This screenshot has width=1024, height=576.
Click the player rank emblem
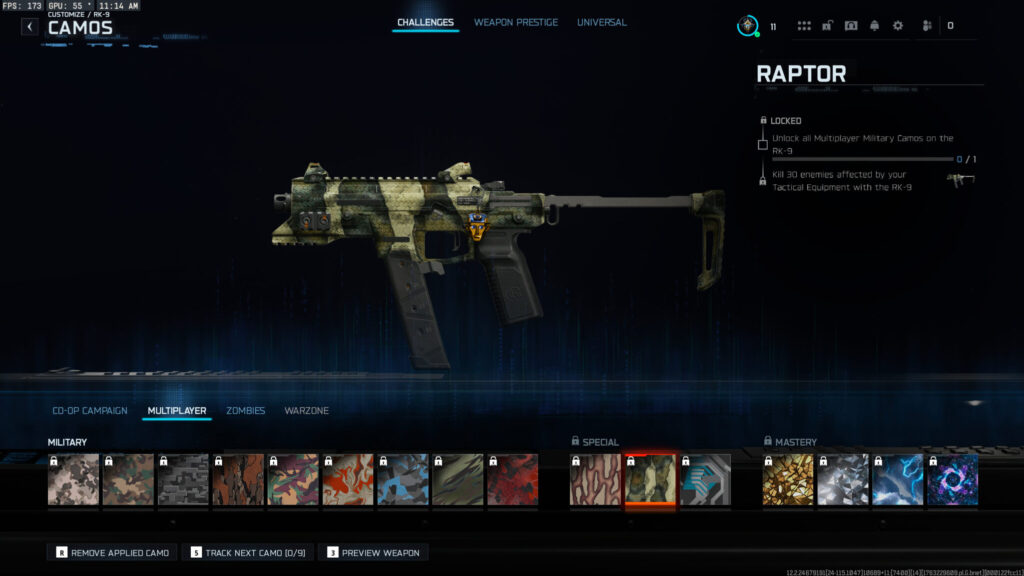coord(748,26)
